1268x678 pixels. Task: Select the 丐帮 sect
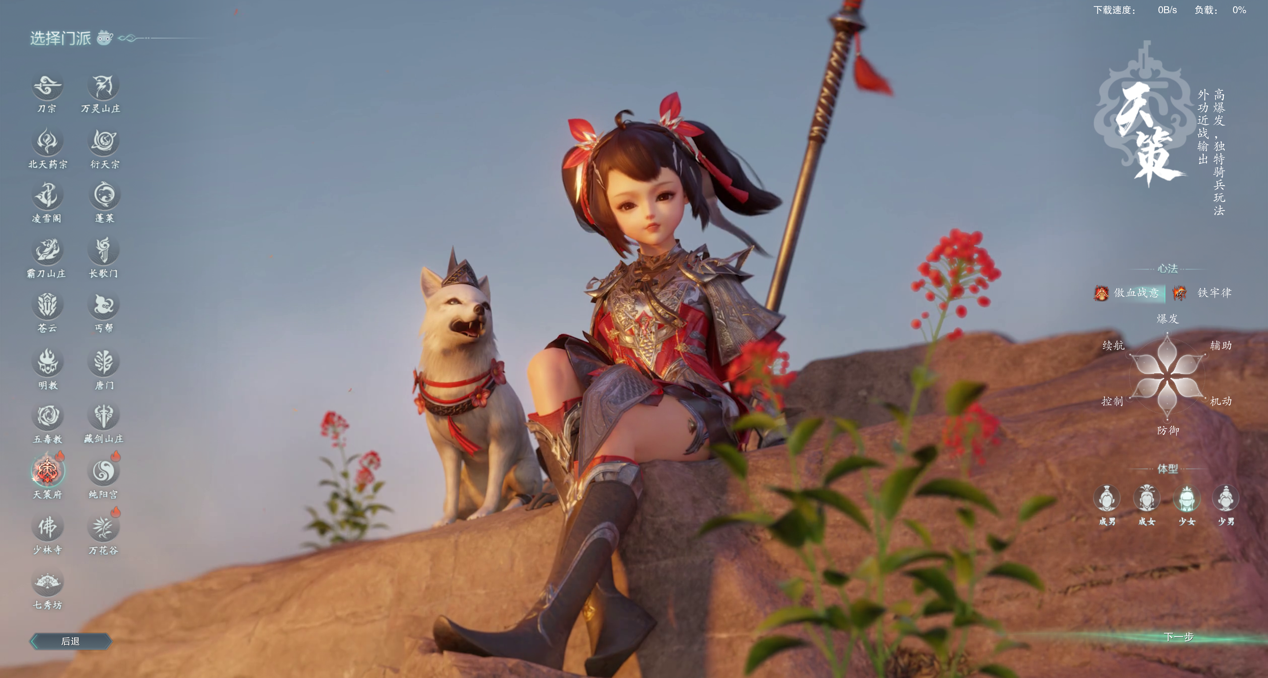click(103, 306)
